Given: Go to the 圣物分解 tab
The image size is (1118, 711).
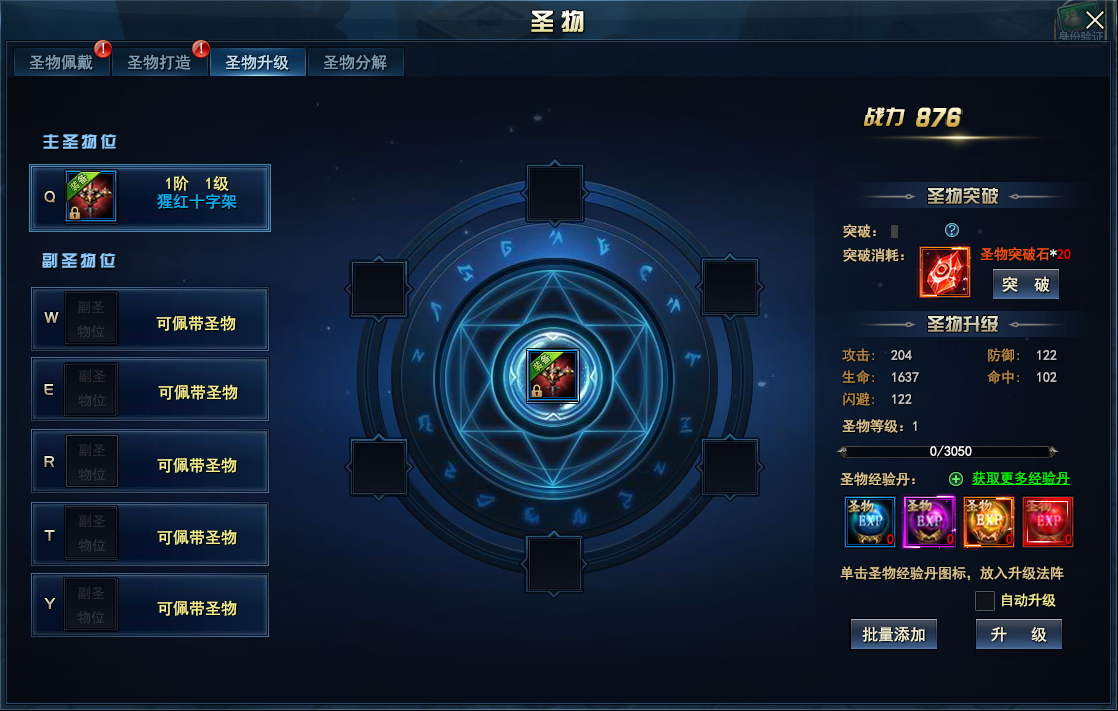Looking at the screenshot, I should 355,63.
